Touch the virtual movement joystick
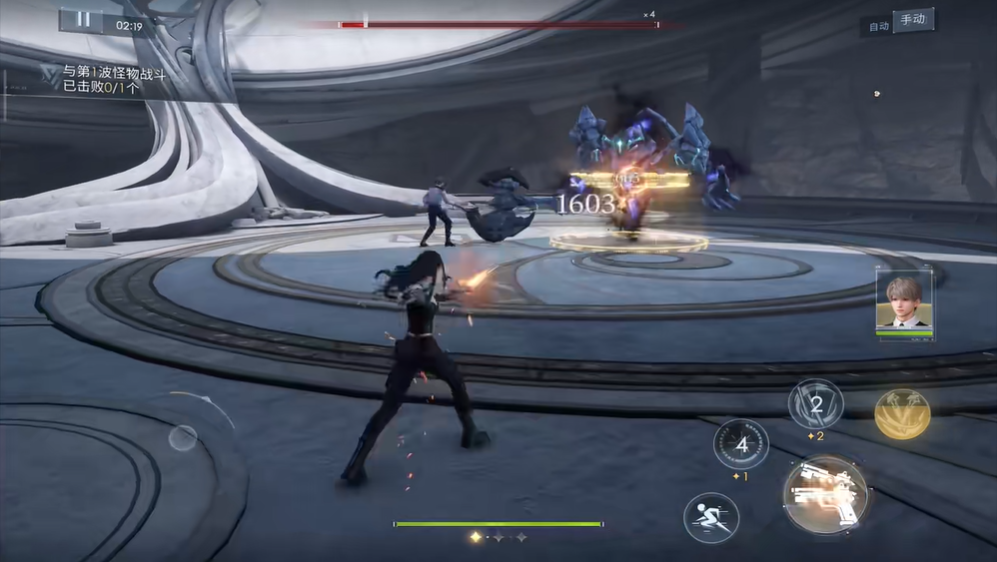This screenshot has width=997, height=562. click(183, 437)
